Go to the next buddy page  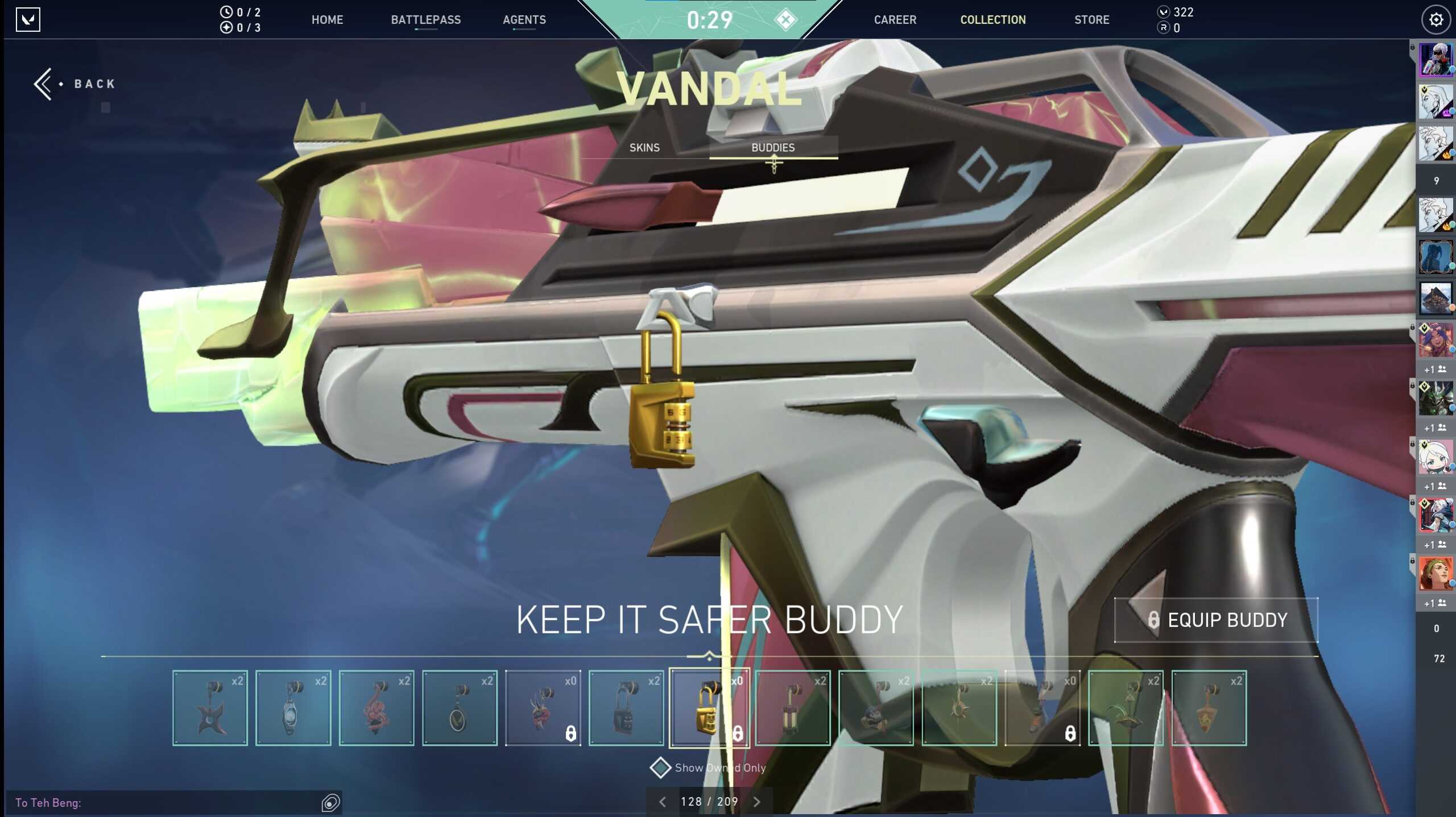point(757,801)
